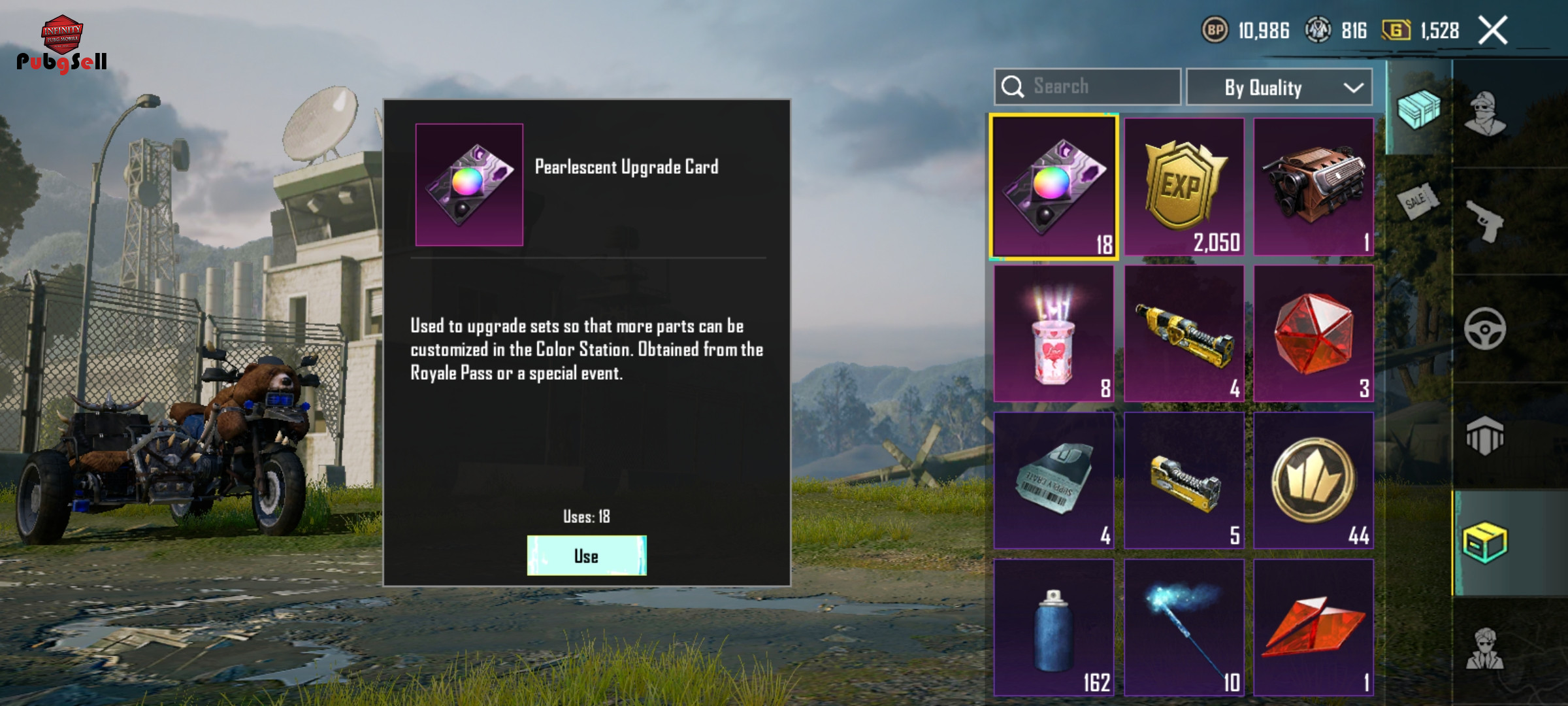This screenshot has height=706, width=1568.
Task: Use the Pearlescent Upgrade Card
Action: pos(586,556)
